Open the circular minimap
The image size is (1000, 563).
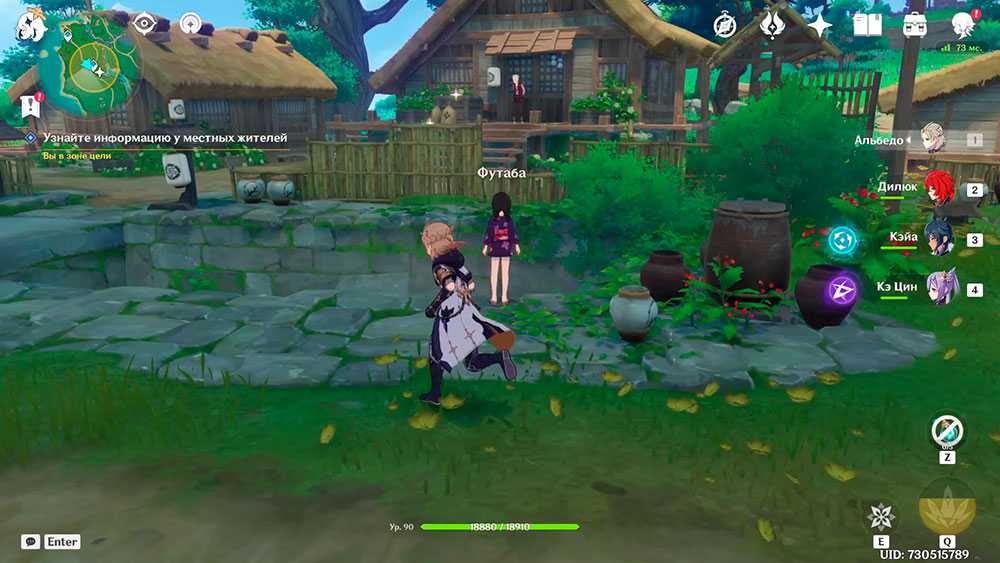(x=96, y=66)
